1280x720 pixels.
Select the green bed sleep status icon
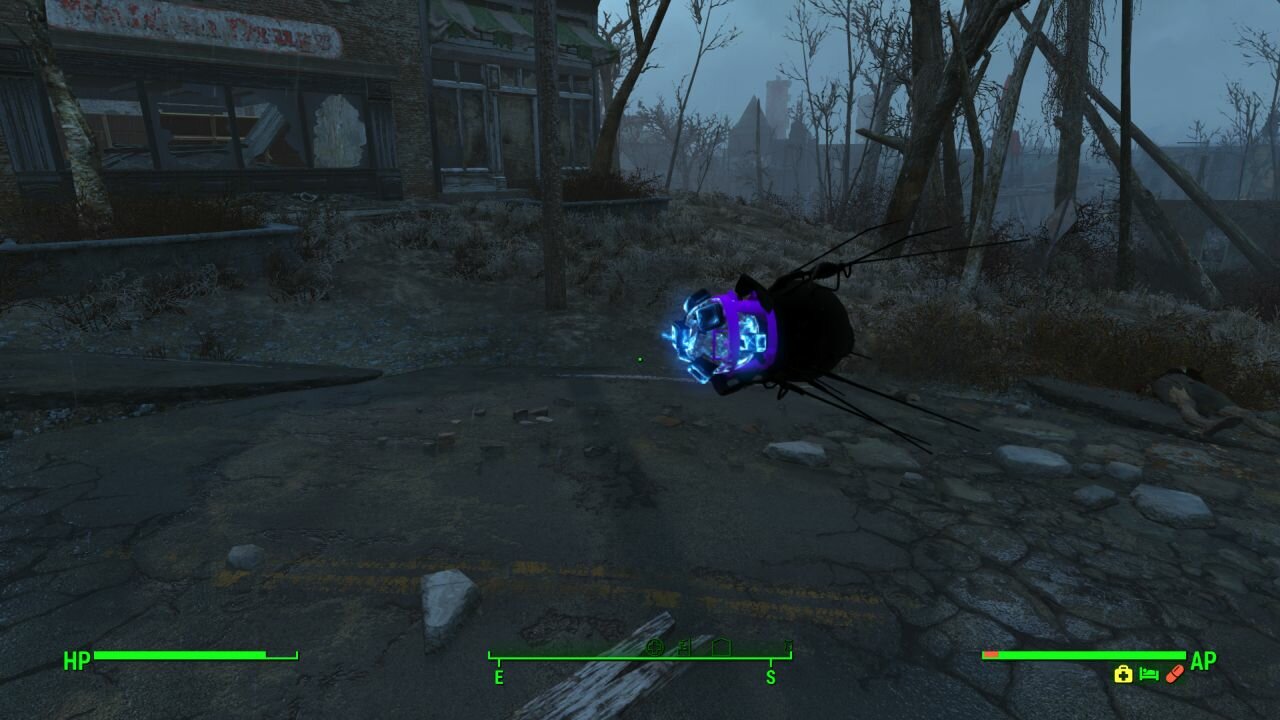(x=1149, y=675)
